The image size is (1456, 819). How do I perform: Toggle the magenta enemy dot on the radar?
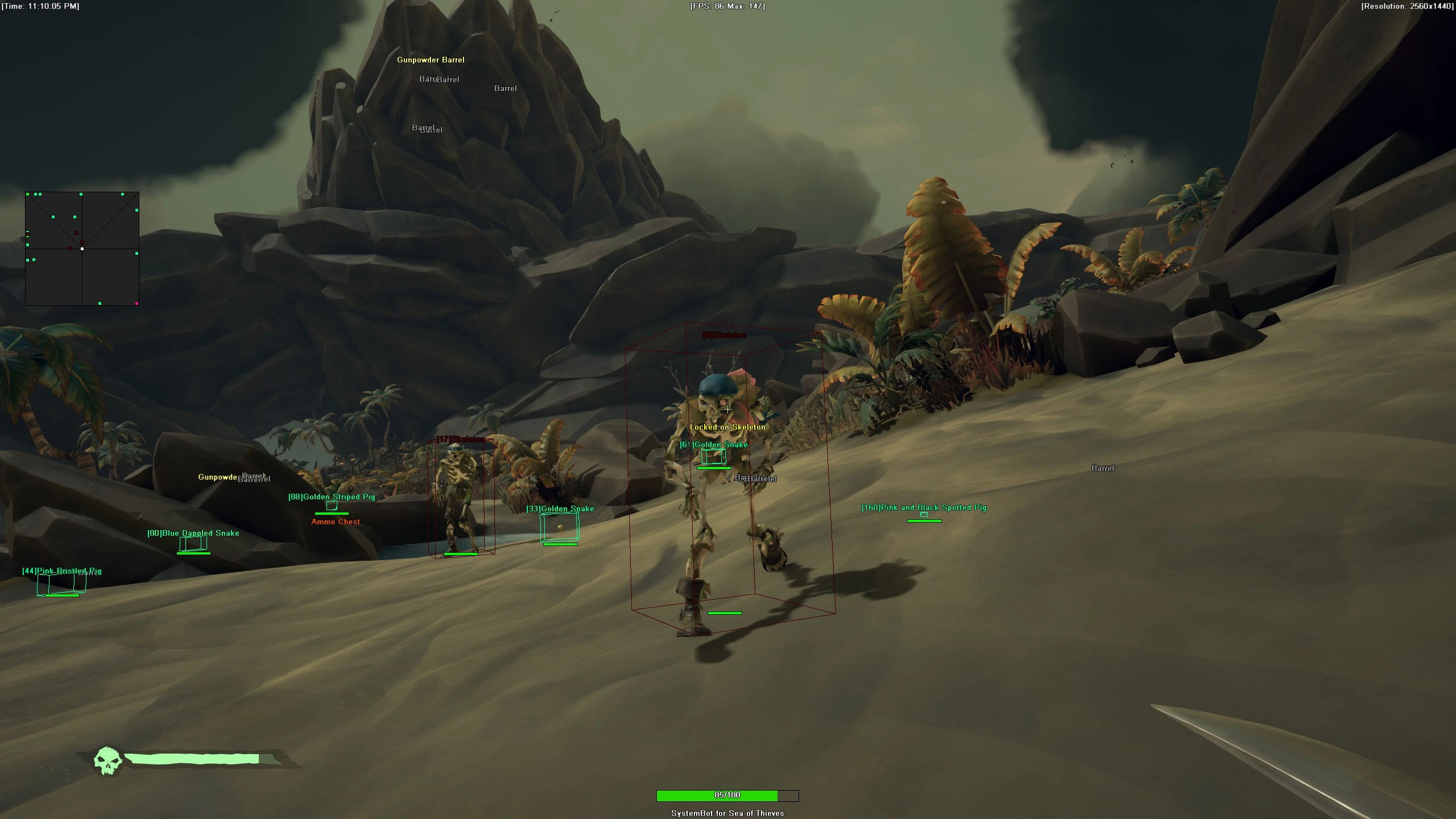coord(136,304)
